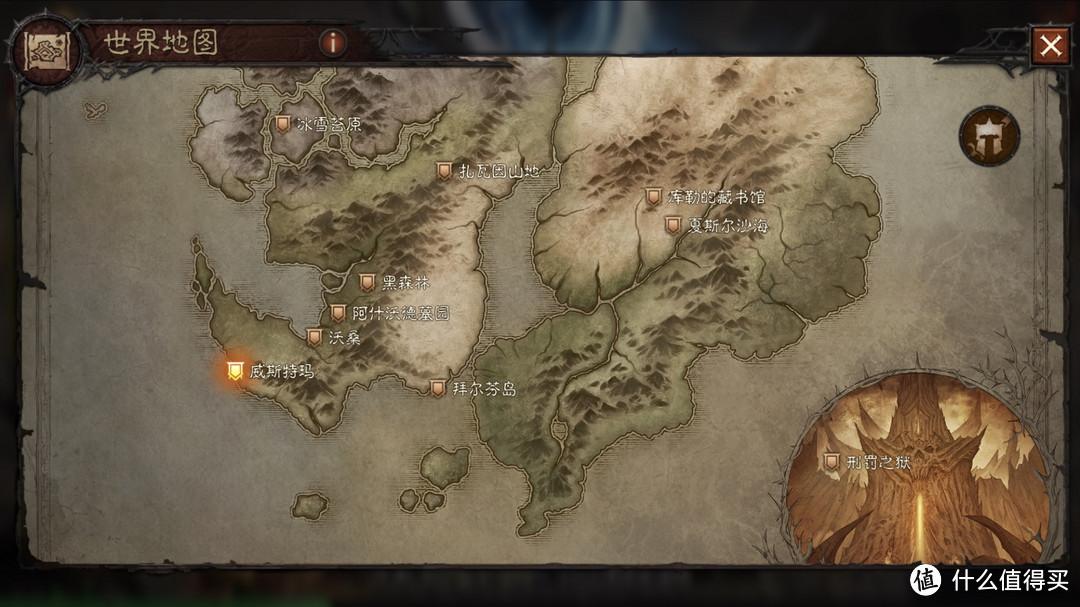Image resolution: width=1080 pixels, height=607 pixels.
Task: Open the map info button
Action: coord(332,42)
